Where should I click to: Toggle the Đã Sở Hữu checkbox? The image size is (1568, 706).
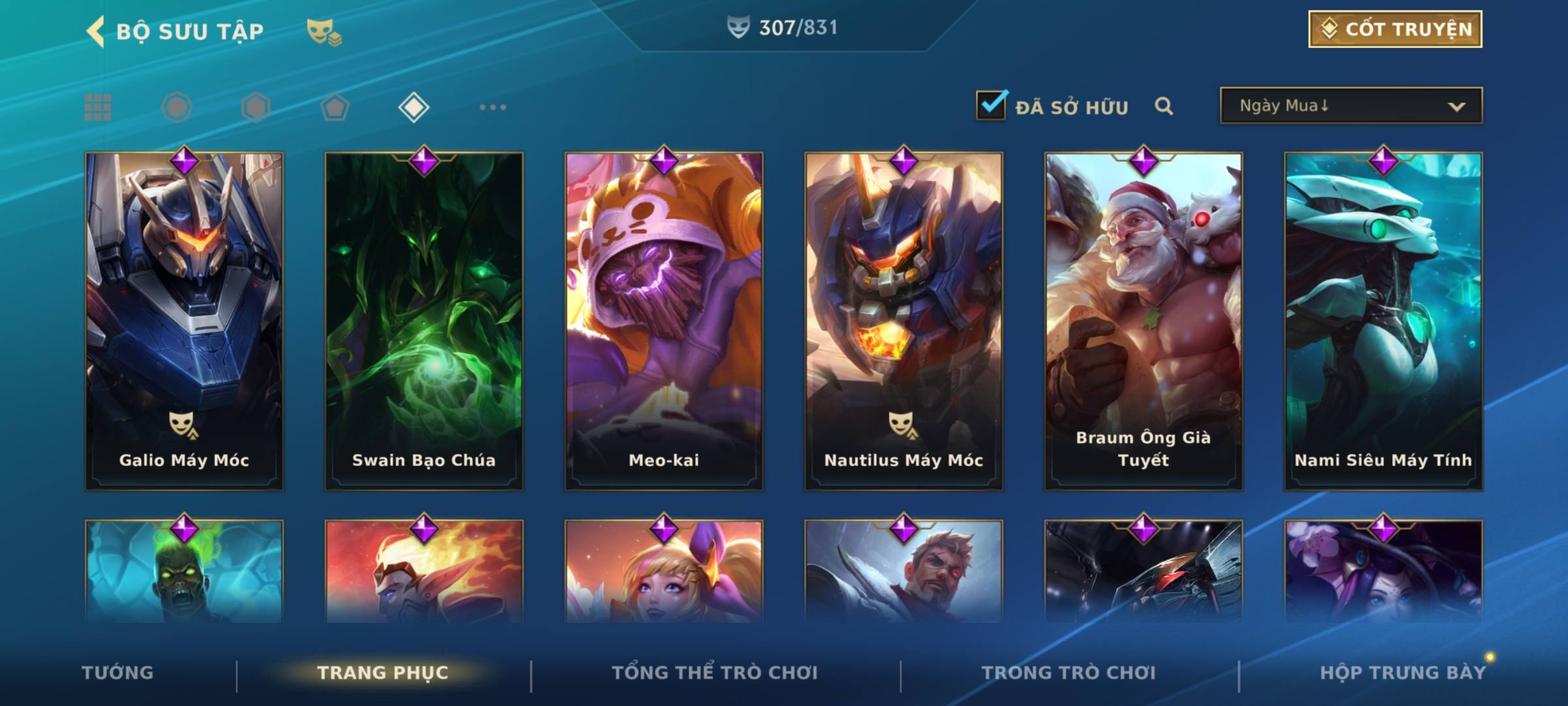tap(991, 105)
